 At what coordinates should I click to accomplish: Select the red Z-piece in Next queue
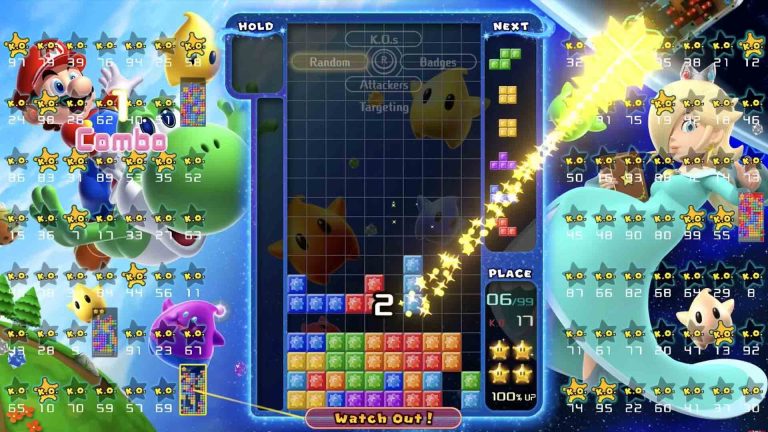(x=507, y=225)
